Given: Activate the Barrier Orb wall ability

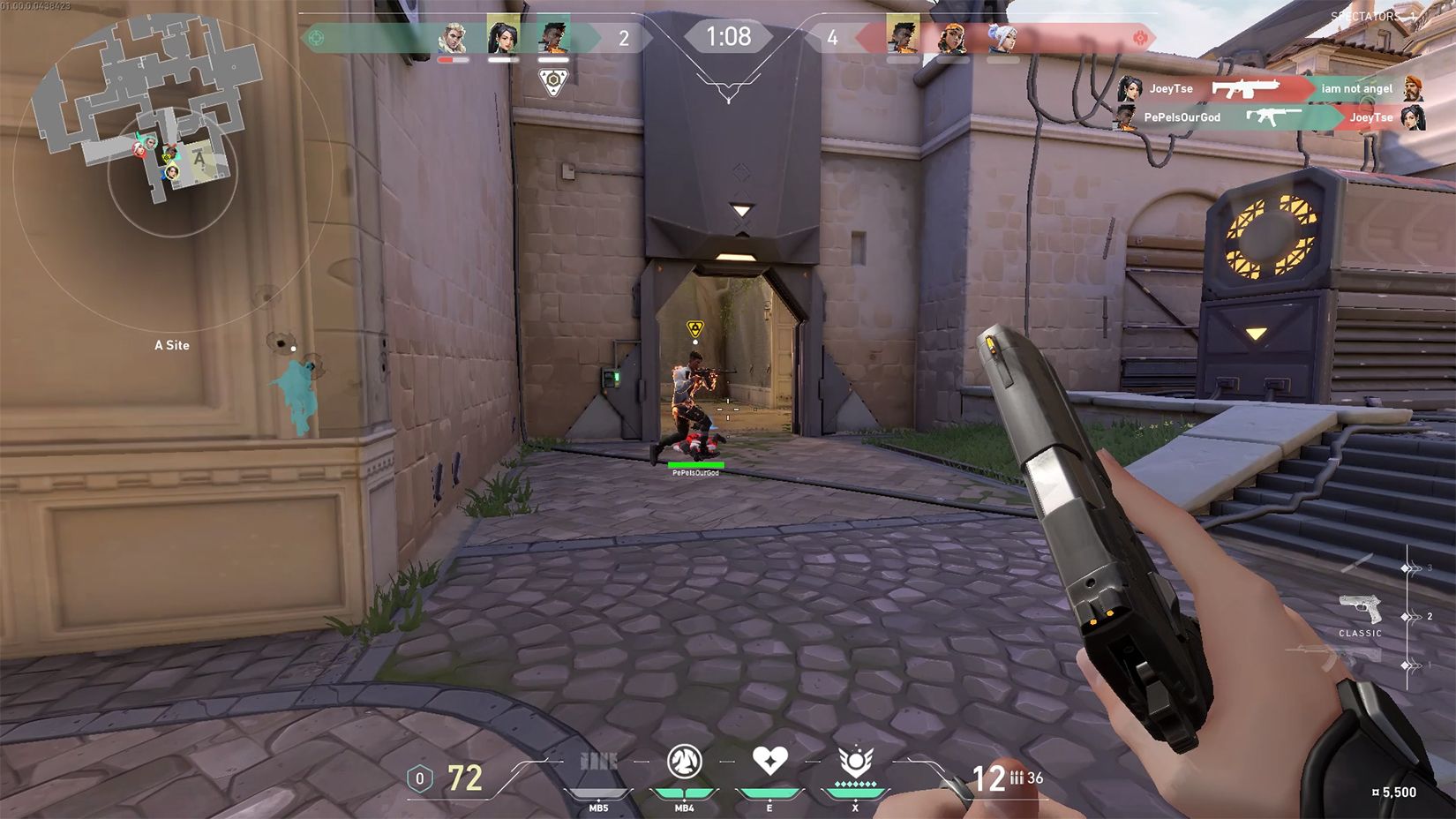Looking at the screenshot, I should (x=598, y=762).
